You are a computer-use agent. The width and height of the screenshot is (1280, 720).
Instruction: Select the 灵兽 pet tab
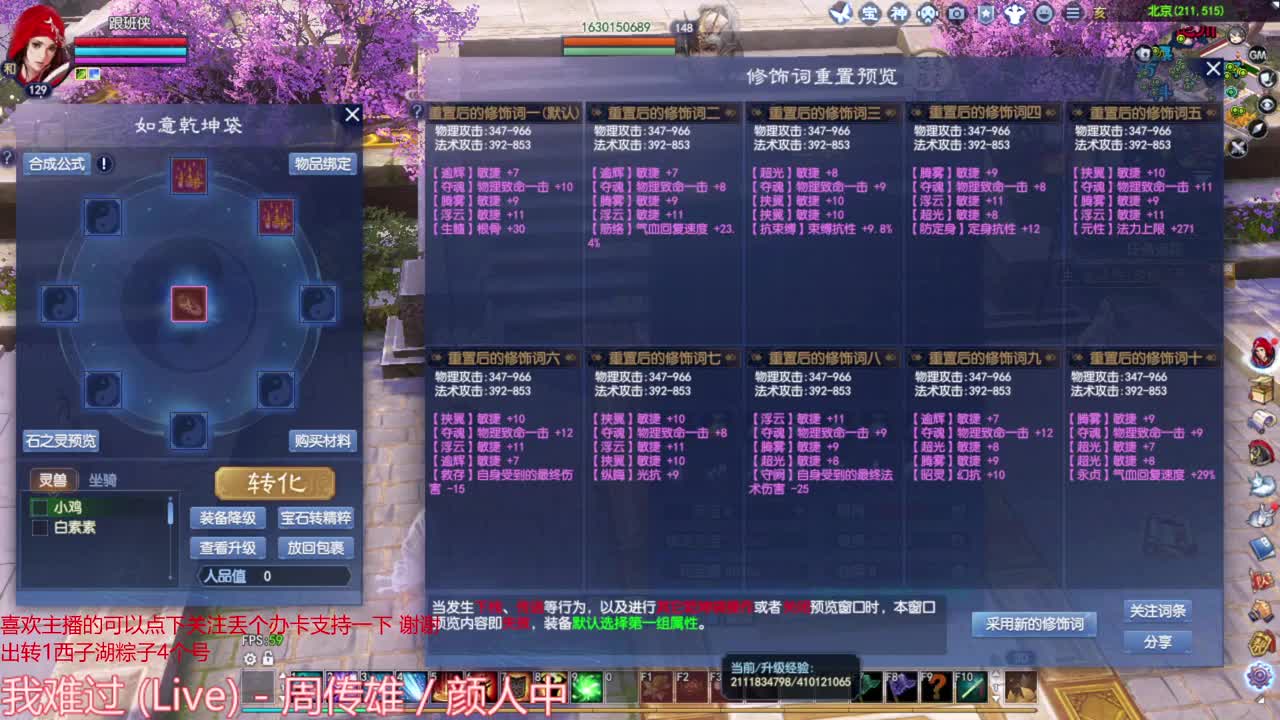(52, 480)
